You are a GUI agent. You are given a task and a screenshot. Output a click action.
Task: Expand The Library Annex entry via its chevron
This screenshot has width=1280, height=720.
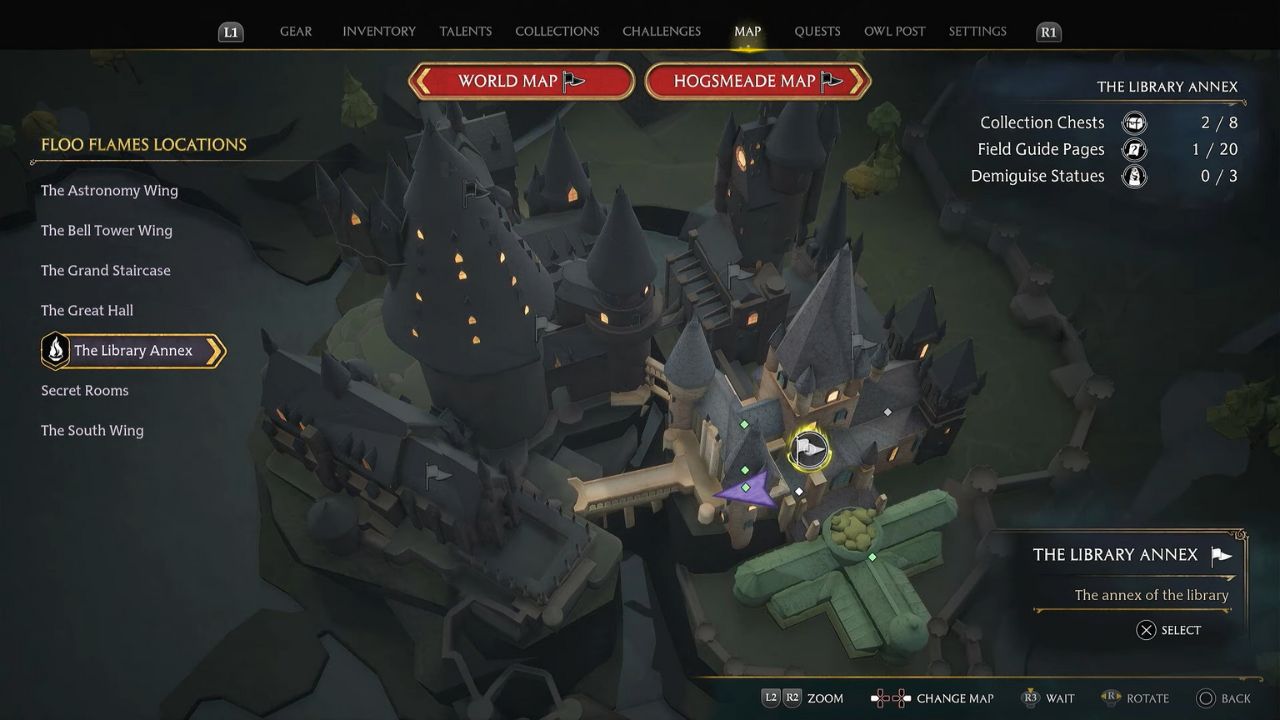(x=213, y=351)
